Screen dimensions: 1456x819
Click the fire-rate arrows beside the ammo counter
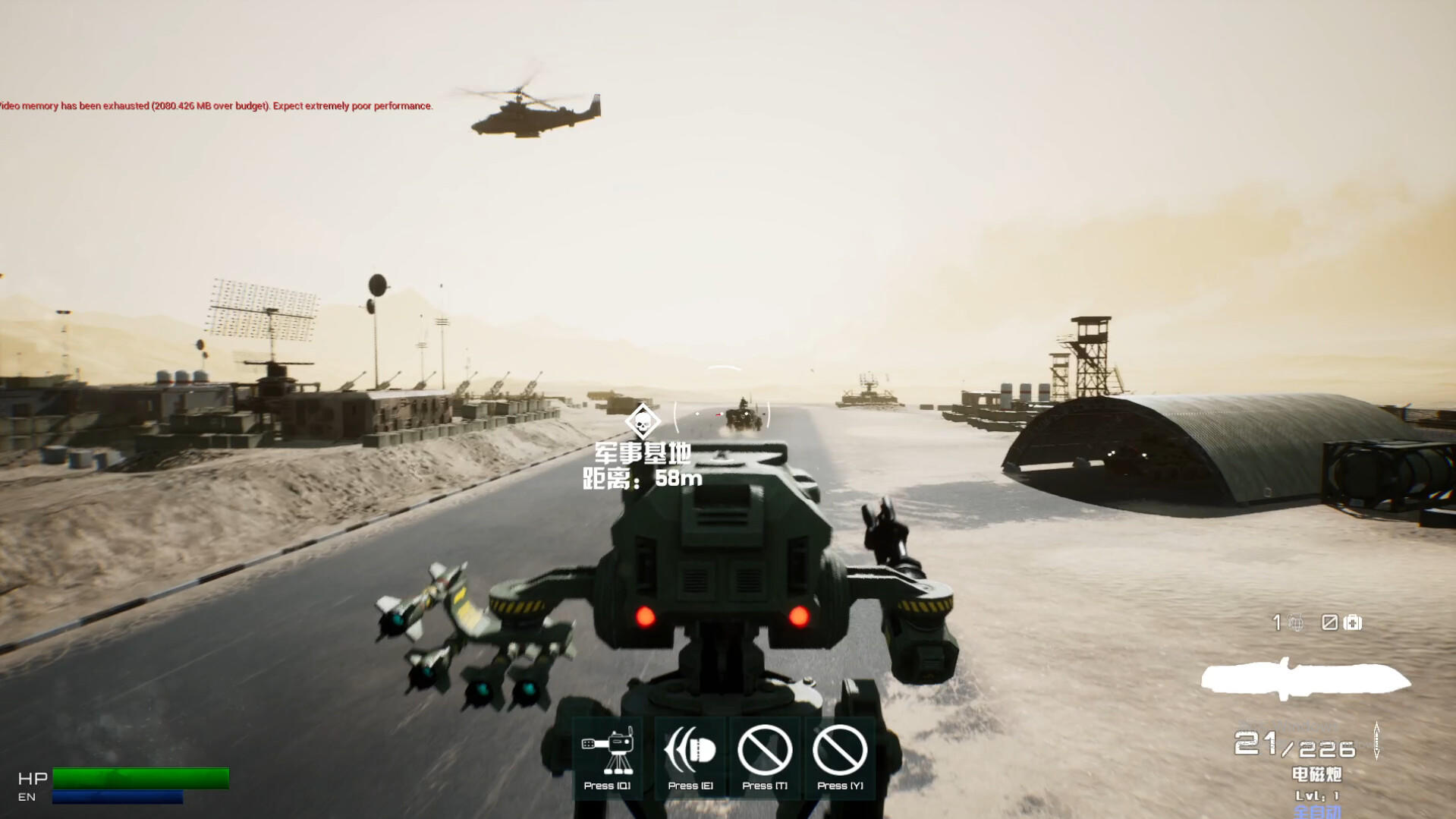pyautogui.click(x=1376, y=742)
